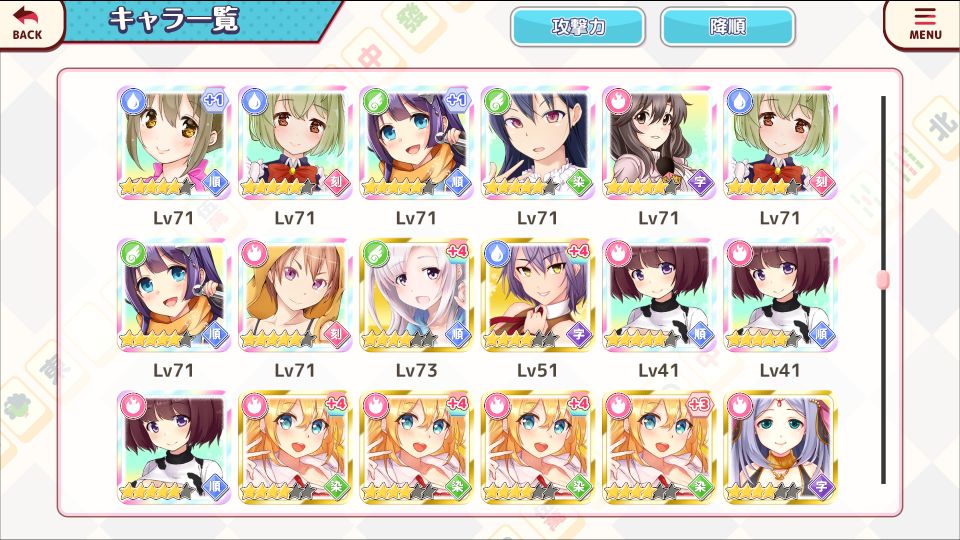Select the Lv73 white-haired character card
Screen dimensions: 960x540
coord(416,296)
